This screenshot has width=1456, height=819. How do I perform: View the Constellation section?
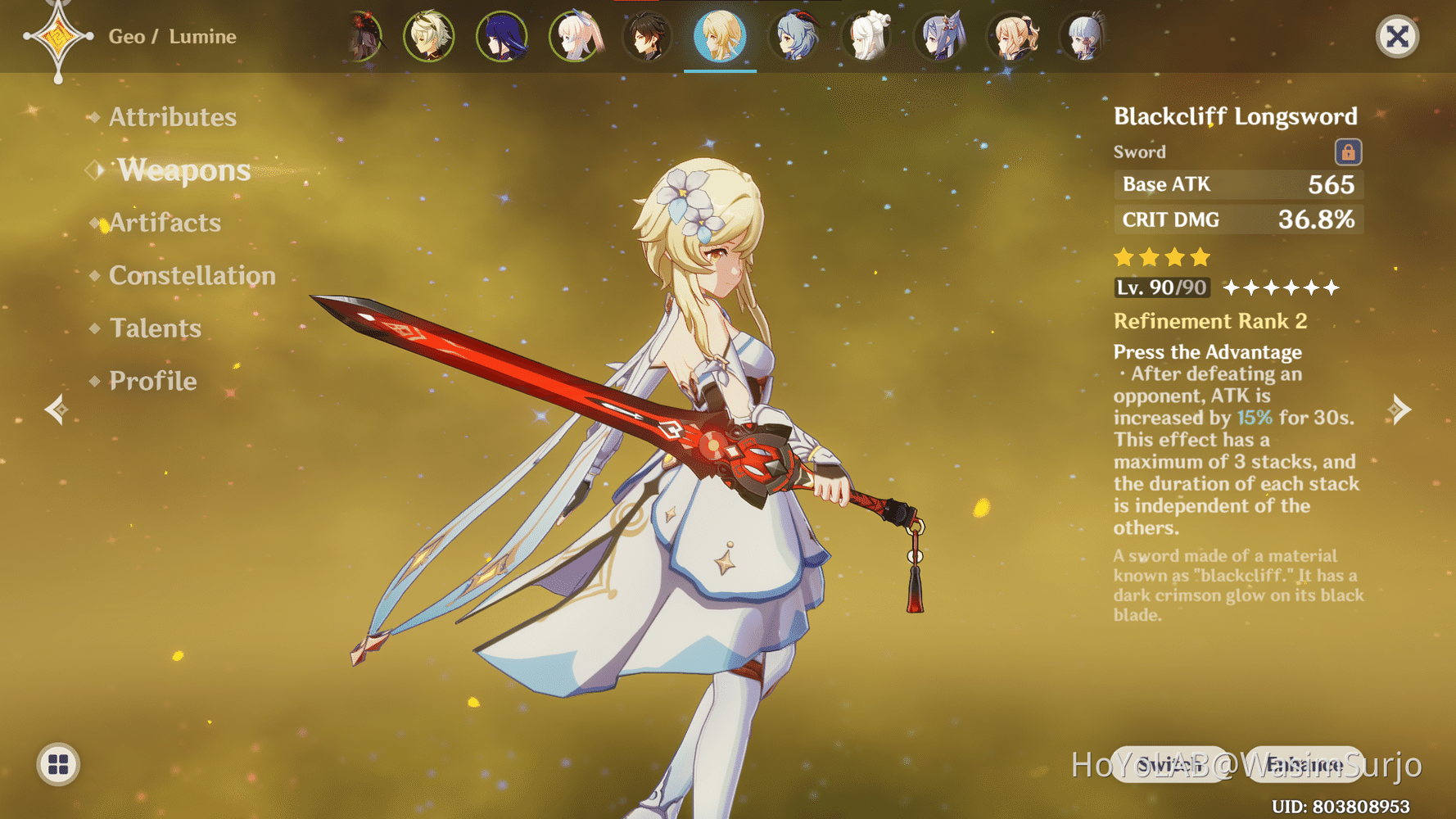(193, 276)
